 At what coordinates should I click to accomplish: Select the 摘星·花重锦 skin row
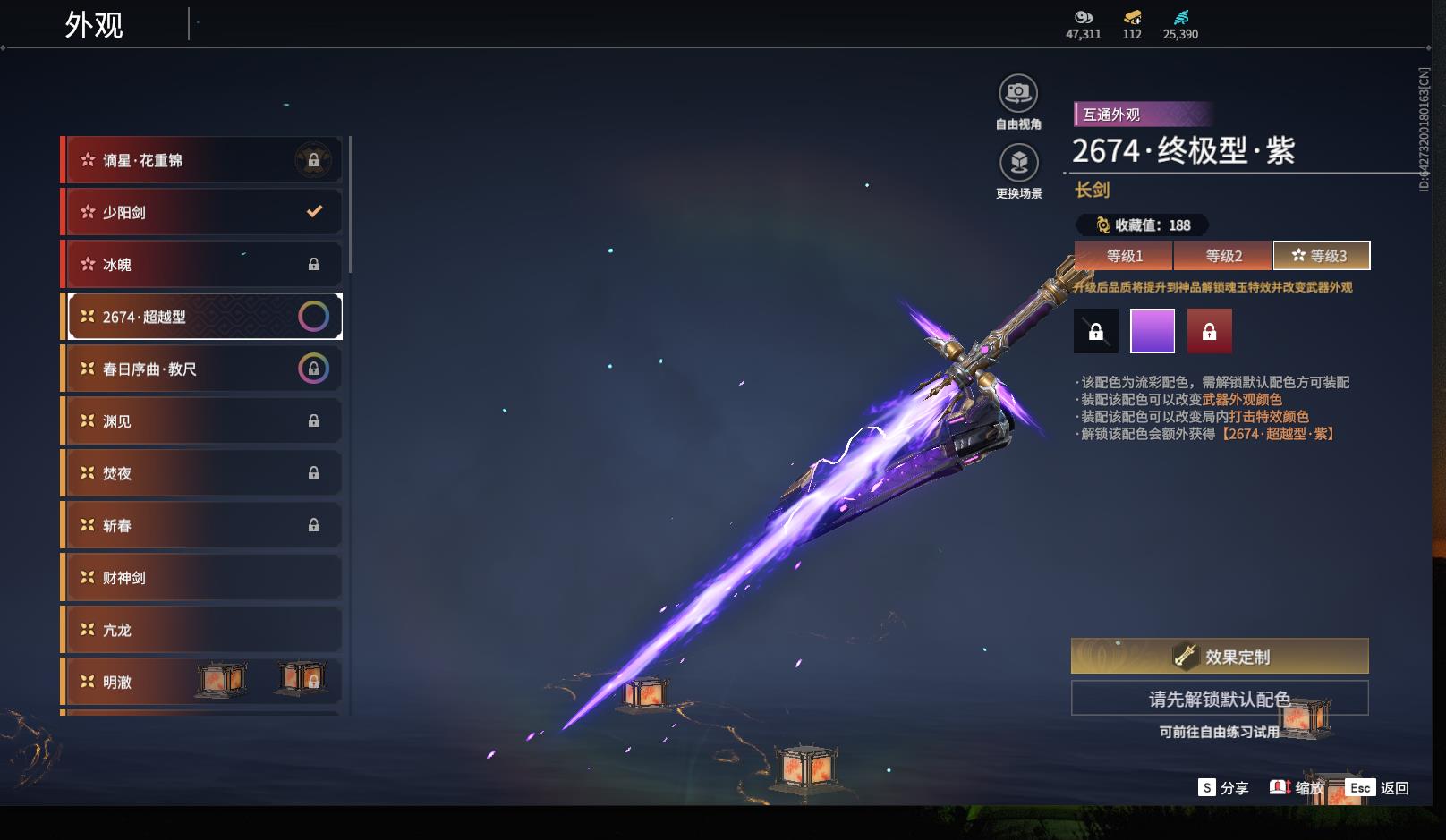point(201,160)
